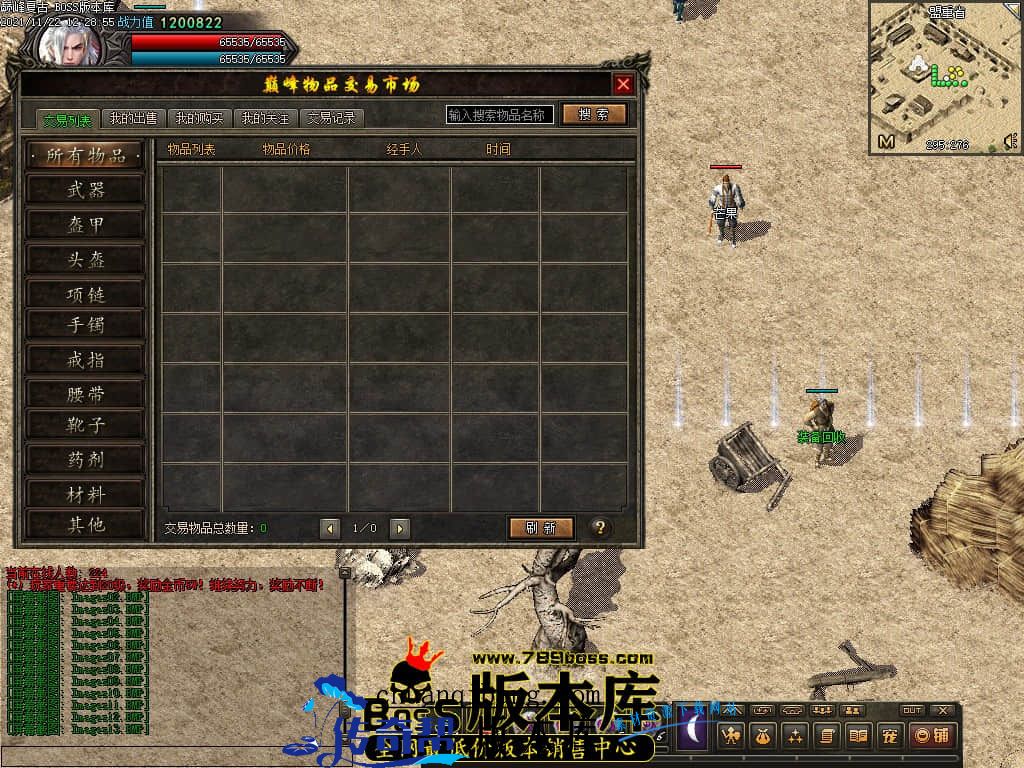Open the money bag inventory icon
The height and width of the screenshot is (768, 1024).
pyautogui.click(x=763, y=737)
